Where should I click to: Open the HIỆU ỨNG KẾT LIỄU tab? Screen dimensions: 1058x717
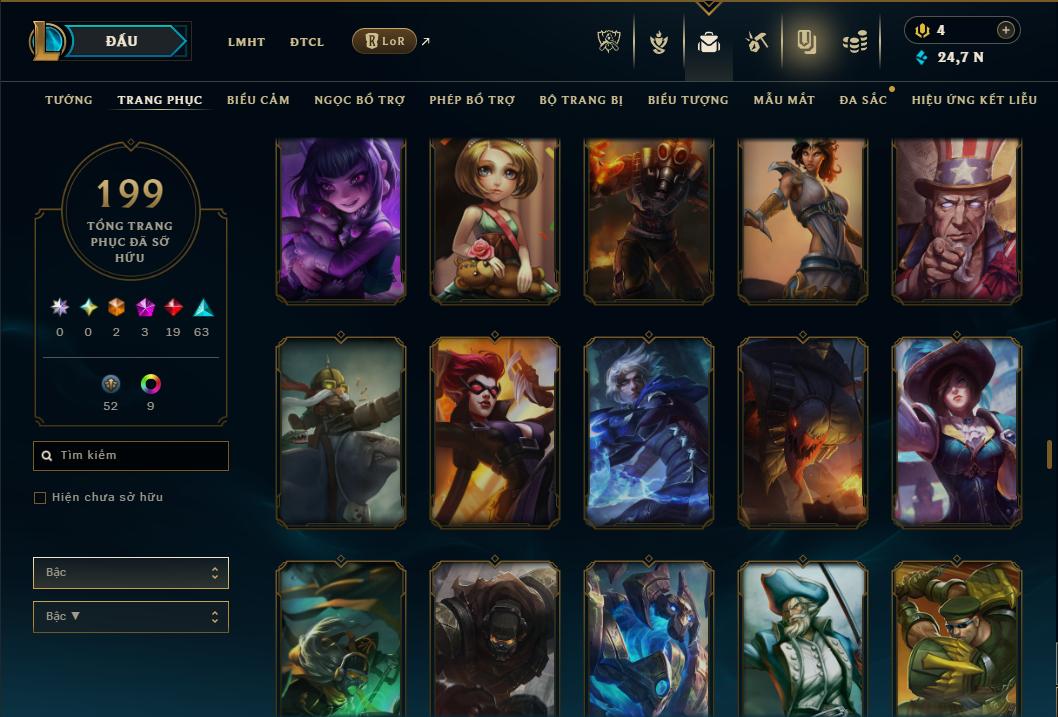[x=974, y=100]
